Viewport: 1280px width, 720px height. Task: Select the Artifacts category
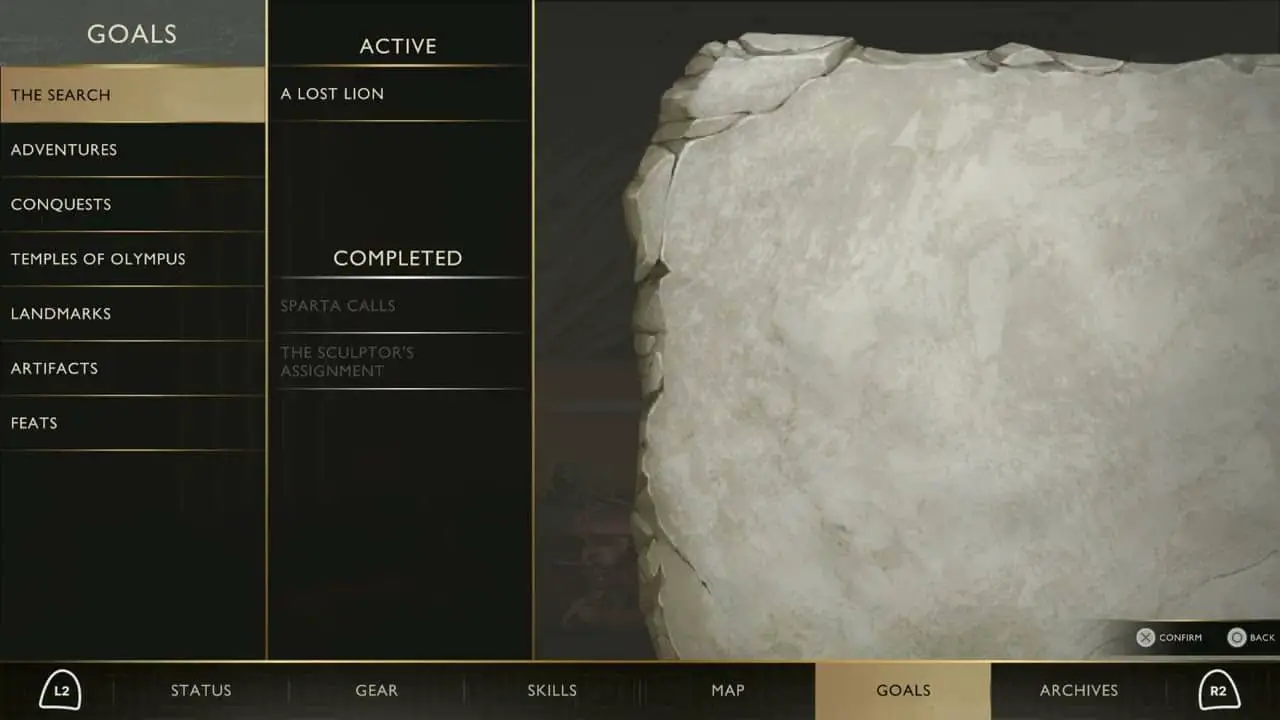132,368
